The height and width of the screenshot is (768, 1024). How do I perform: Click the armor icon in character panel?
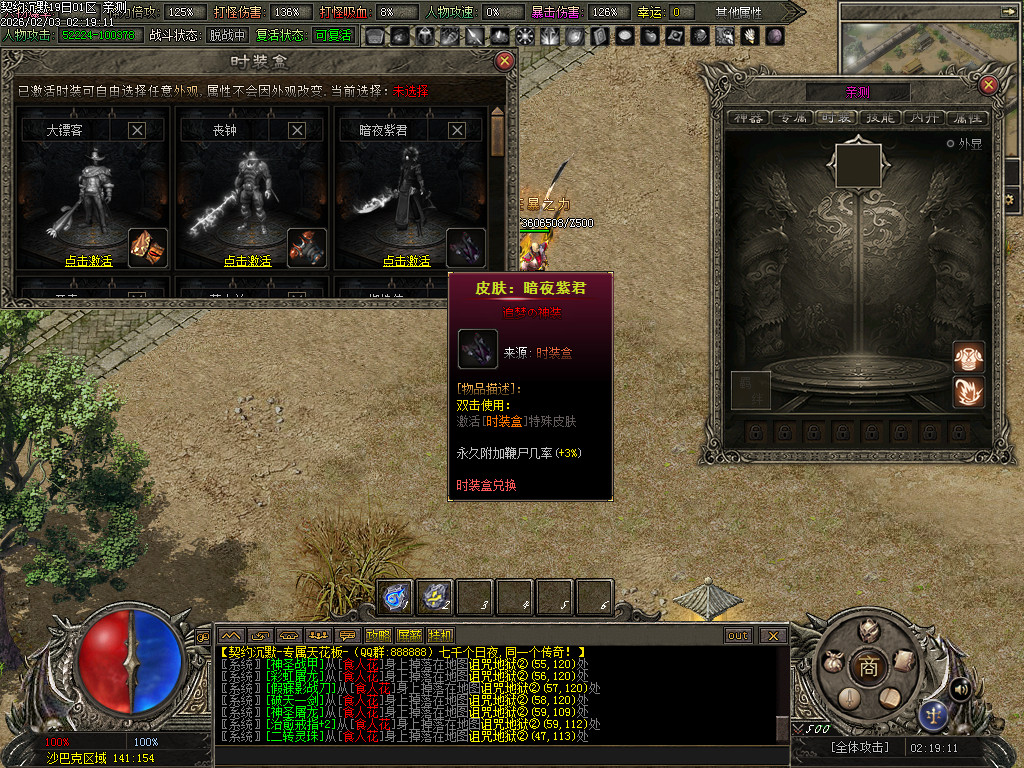[x=969, y=356]
